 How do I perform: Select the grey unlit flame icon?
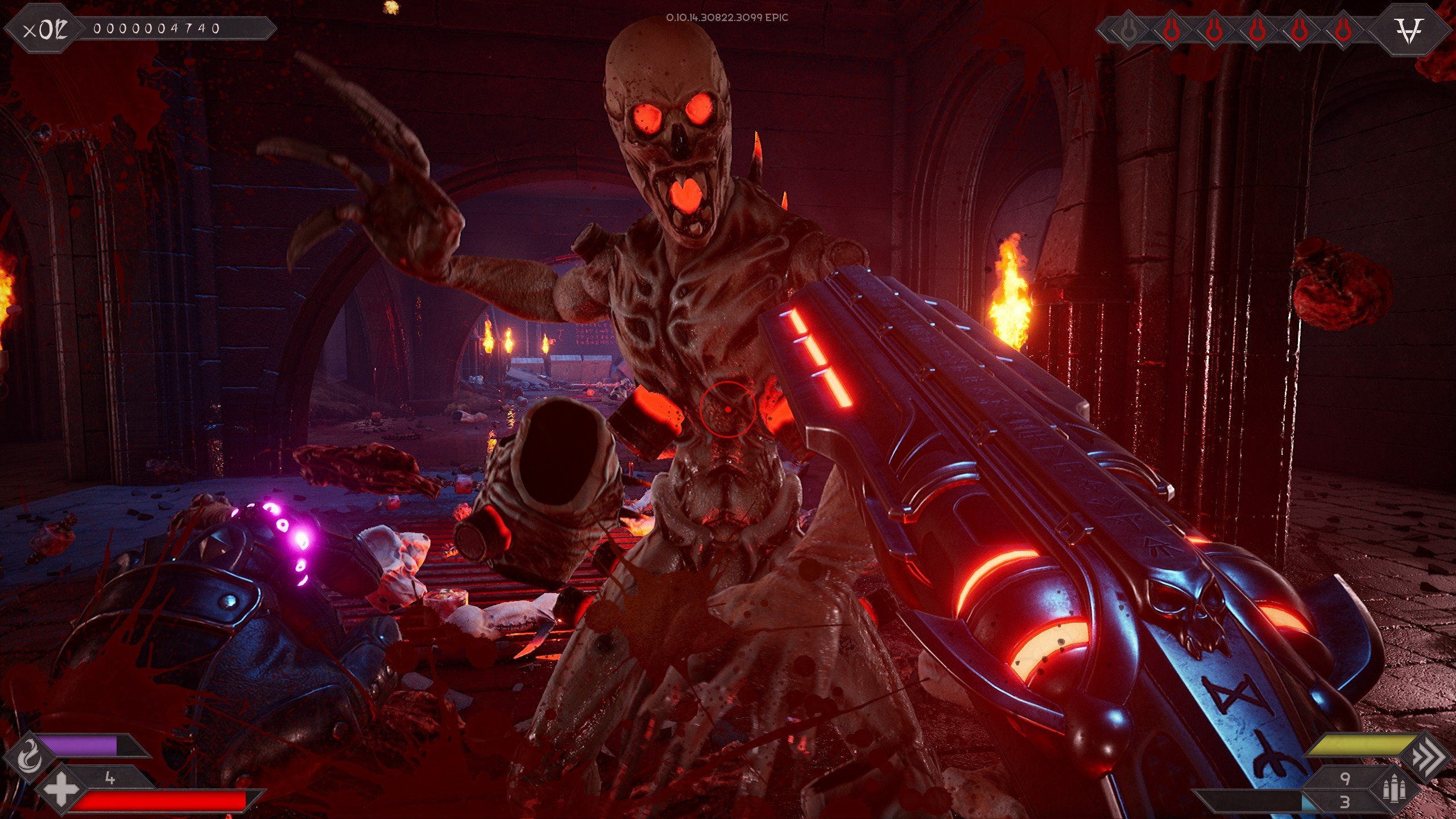(x=1128, y=31)
